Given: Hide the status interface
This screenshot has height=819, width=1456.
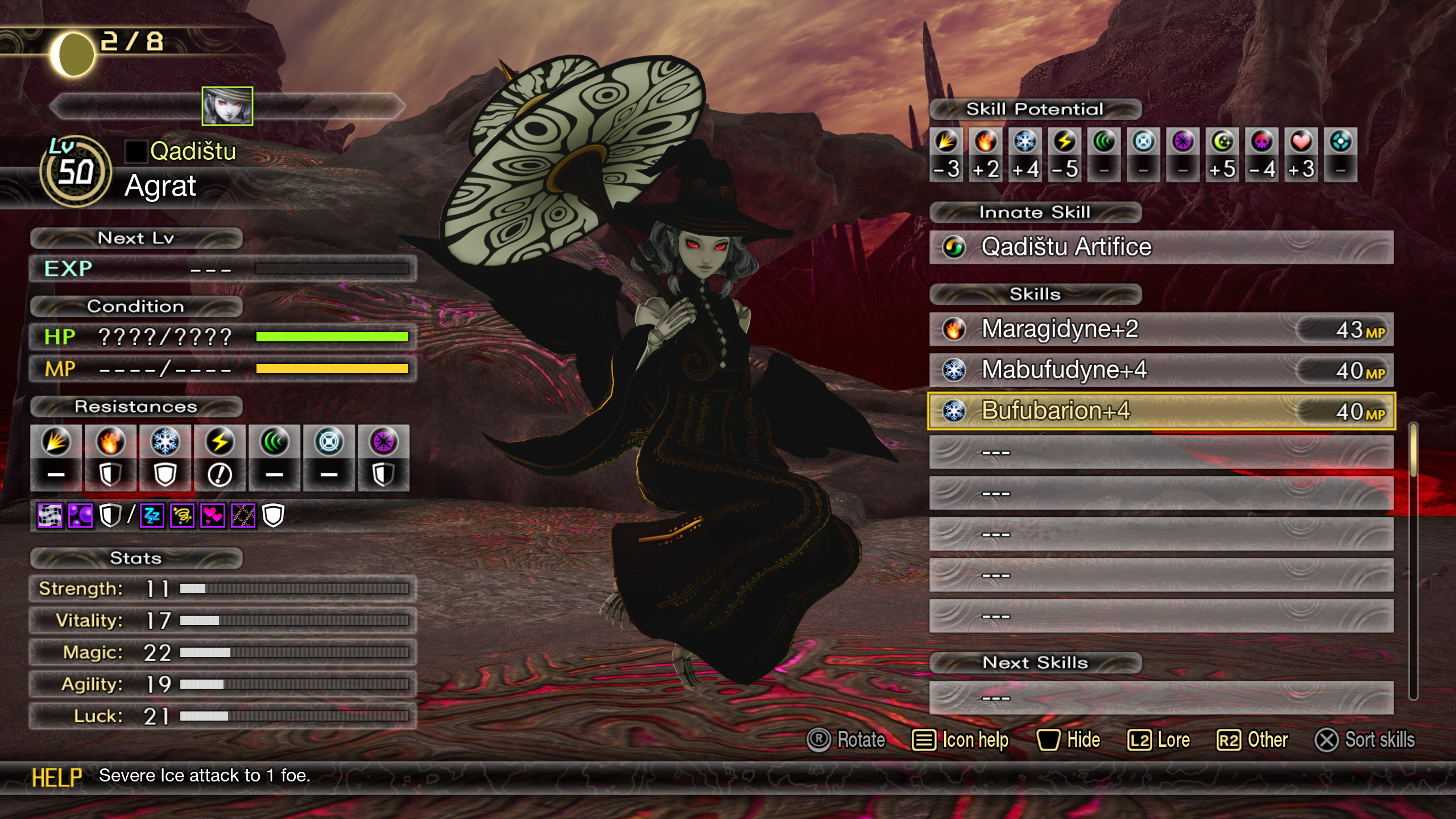Looking at the screenshot, I should (x=1068, y=740).
